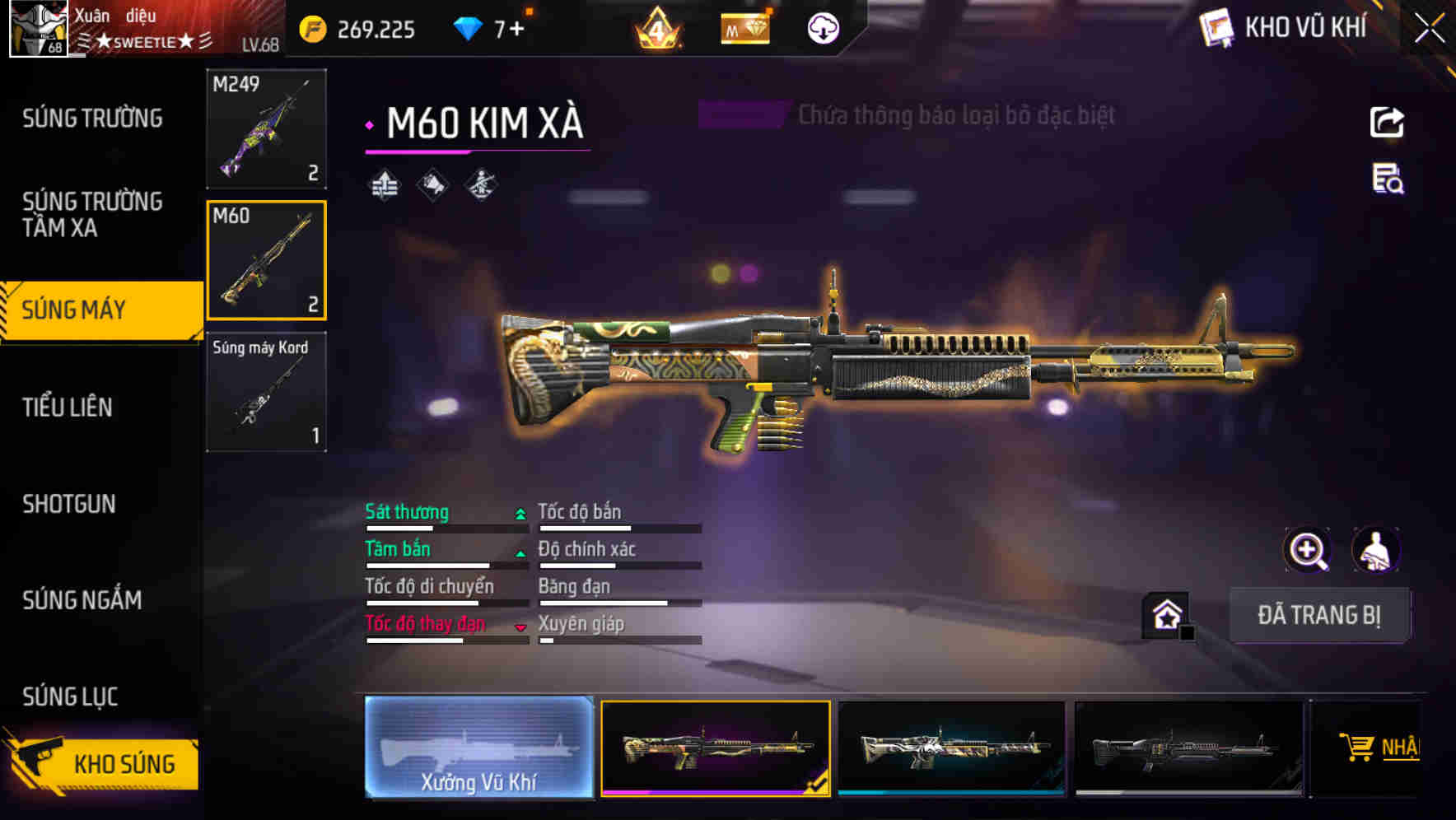Screen dimensions: 1456x820
Task: Select the Súng máy Kord tile
Action: click(266, 392)
